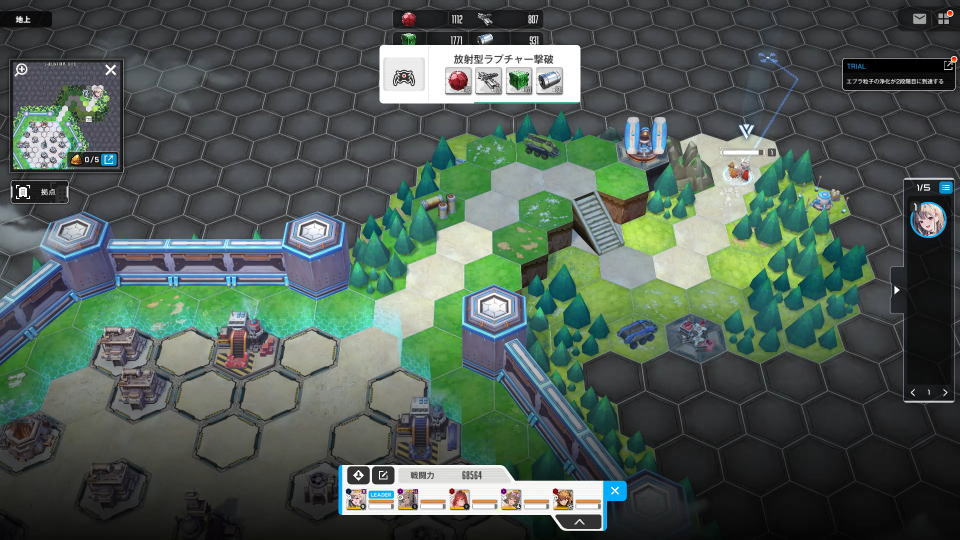Select the controller icon in the reward panel
Screen dimensions: 960x540
tap(404, 81)
